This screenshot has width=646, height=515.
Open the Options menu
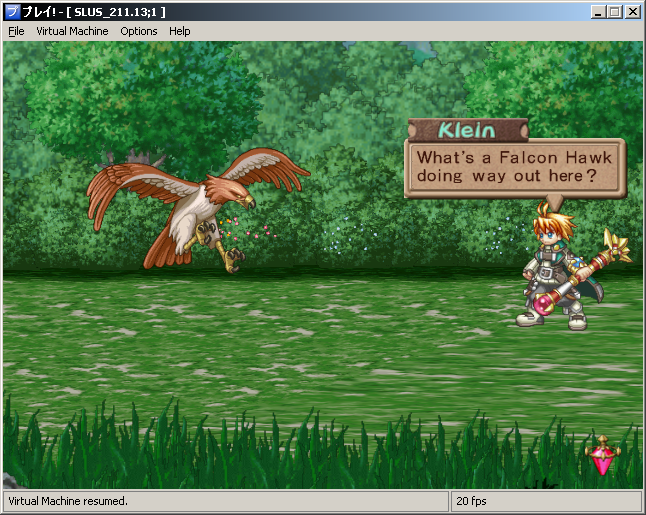pyautogui.click(x=139, y=31)
